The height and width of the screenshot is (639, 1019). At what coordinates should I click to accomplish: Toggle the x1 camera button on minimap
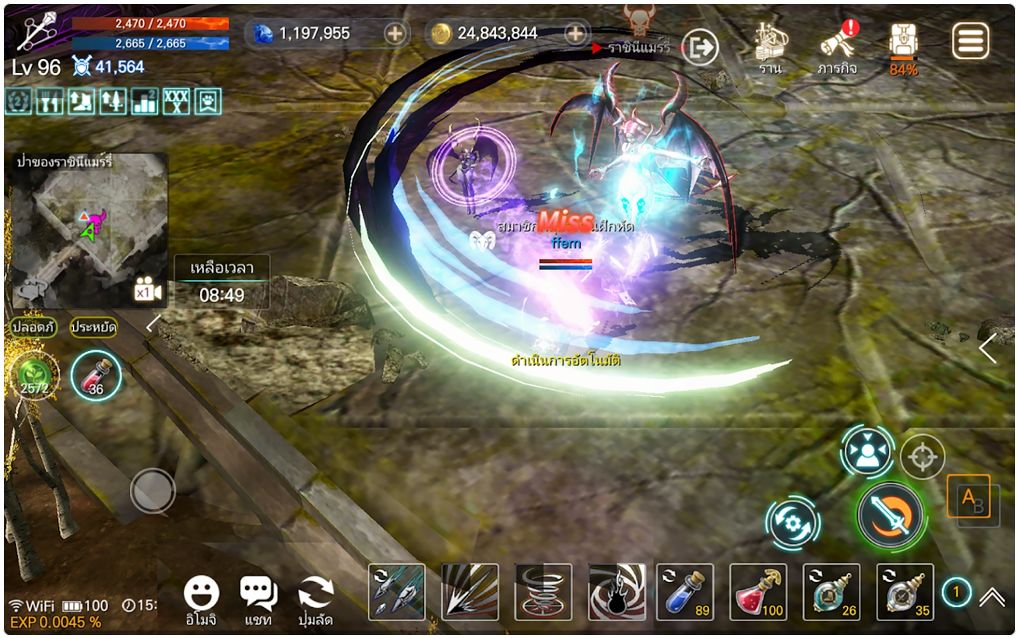tap(149, 290)
